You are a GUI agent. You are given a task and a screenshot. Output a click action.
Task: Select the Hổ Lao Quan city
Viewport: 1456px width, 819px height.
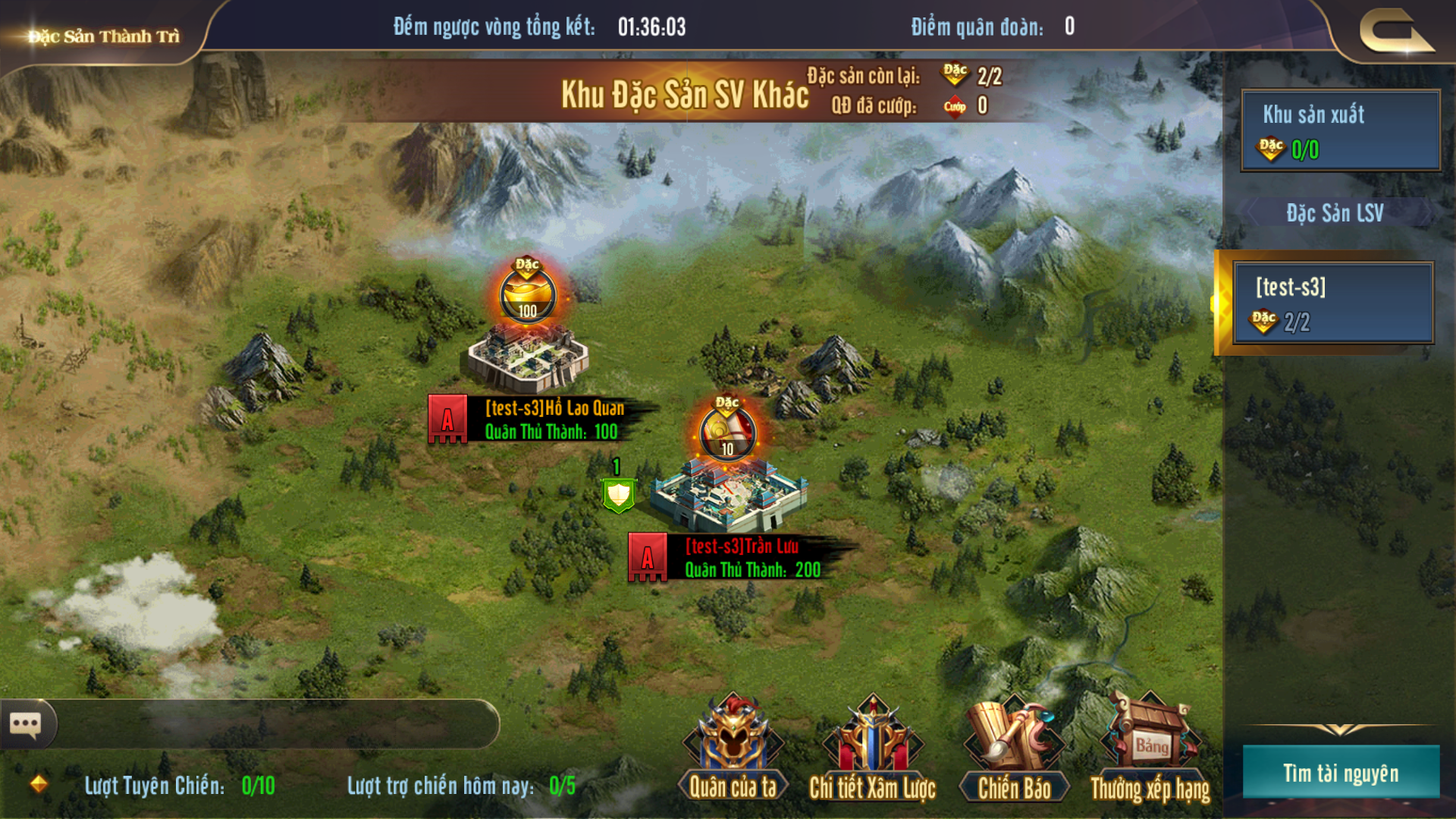click(528, 360)
